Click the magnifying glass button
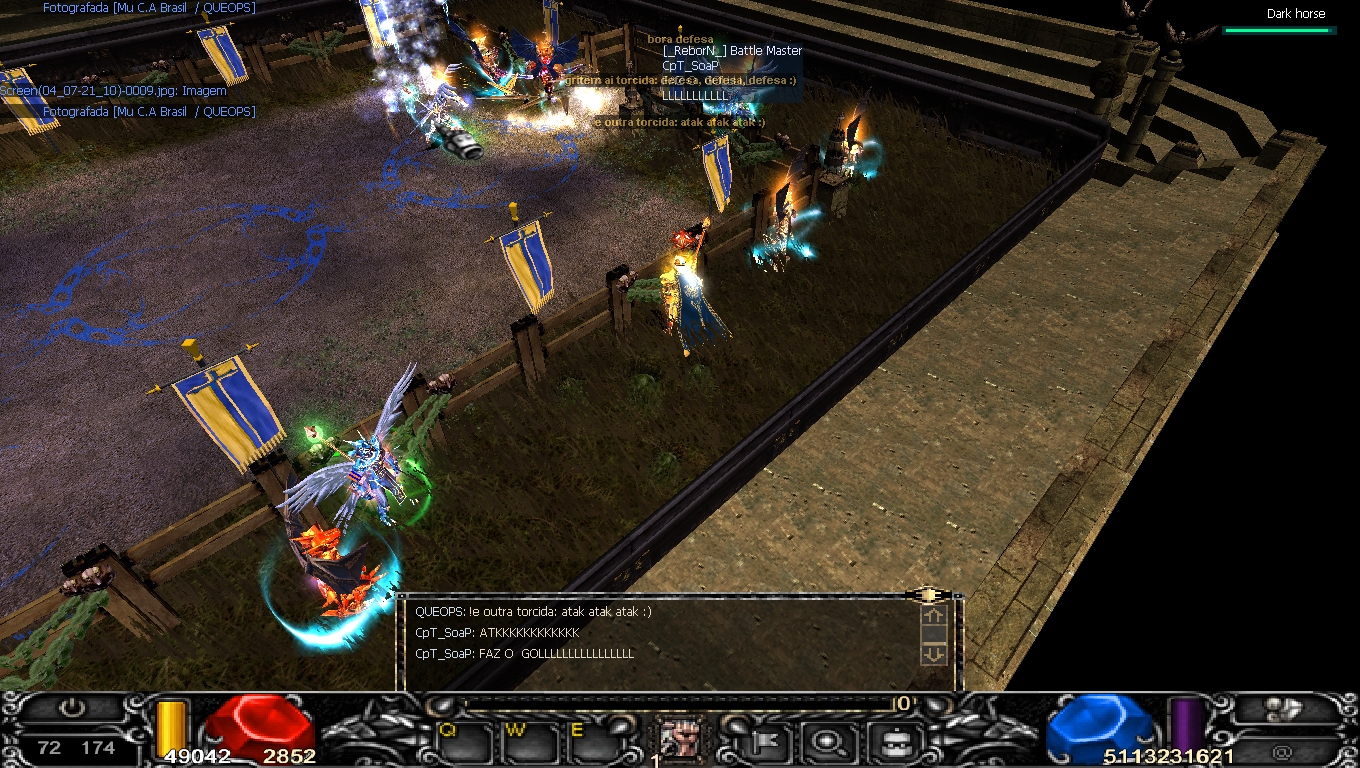Image resolution: width=1360 pixels, height=768 pixels. pos(828,742)
